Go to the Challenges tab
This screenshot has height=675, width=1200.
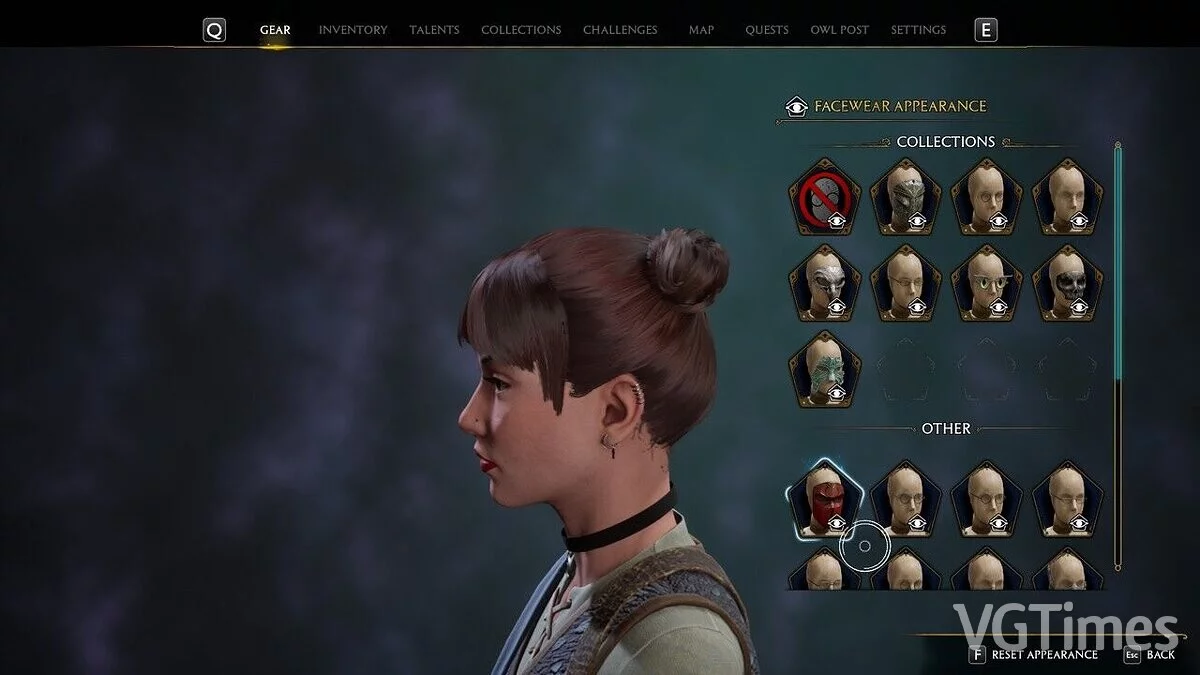click(x=620, y=30)
